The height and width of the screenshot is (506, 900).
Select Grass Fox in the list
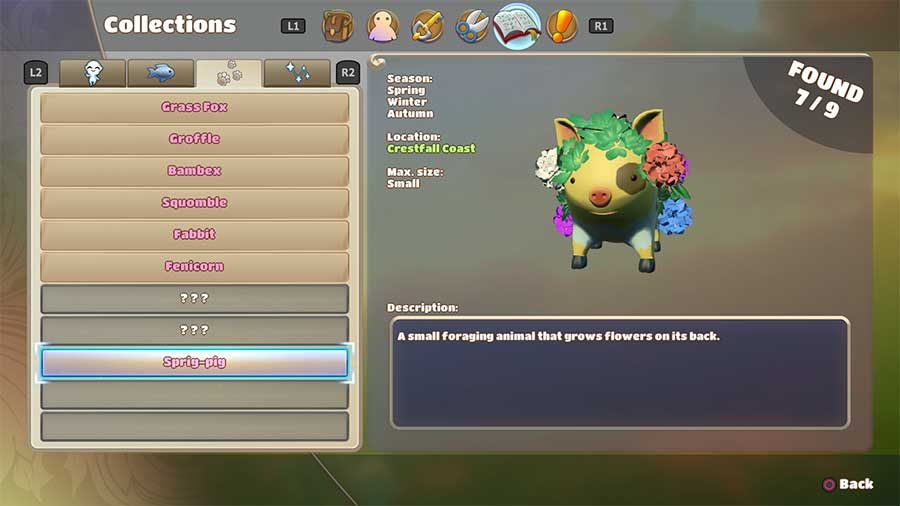point(194,107)
